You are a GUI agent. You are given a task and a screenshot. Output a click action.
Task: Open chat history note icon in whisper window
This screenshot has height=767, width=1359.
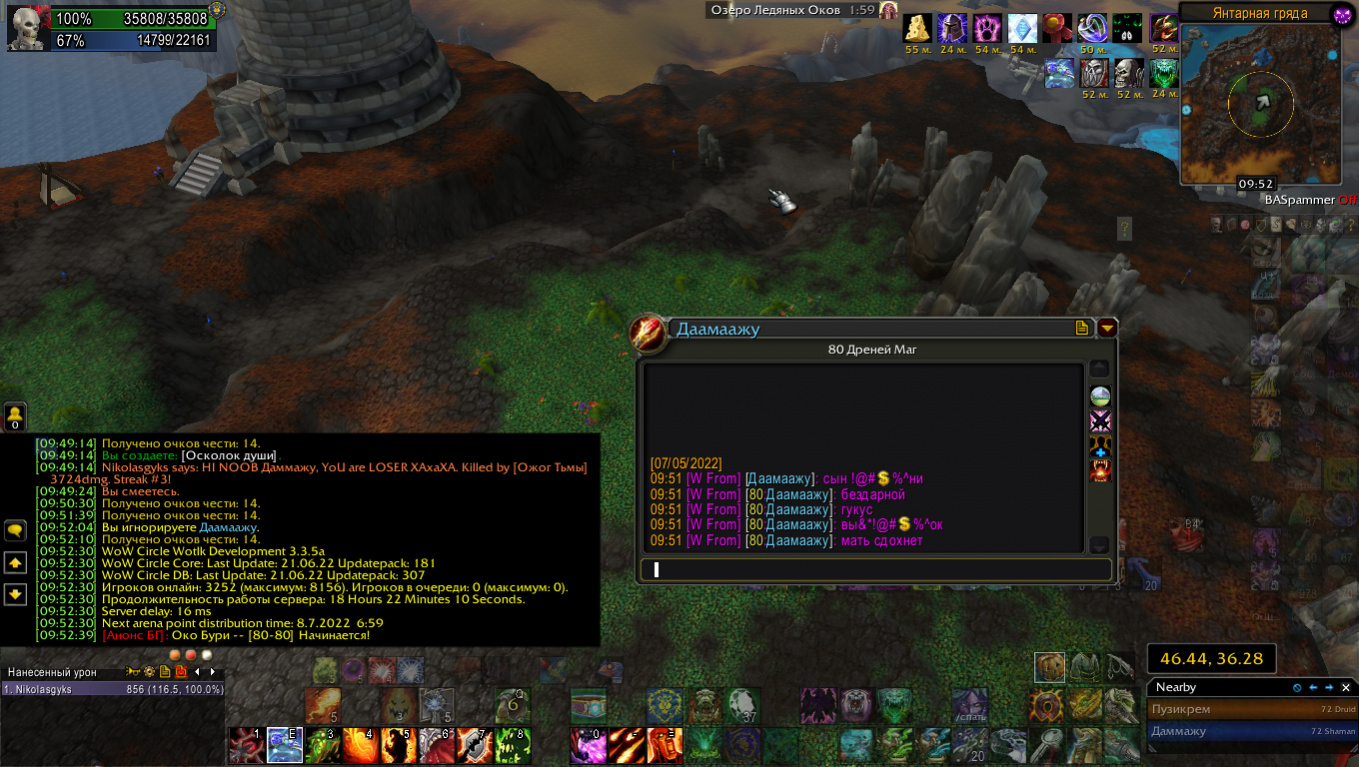click(x=1082, y=328)
